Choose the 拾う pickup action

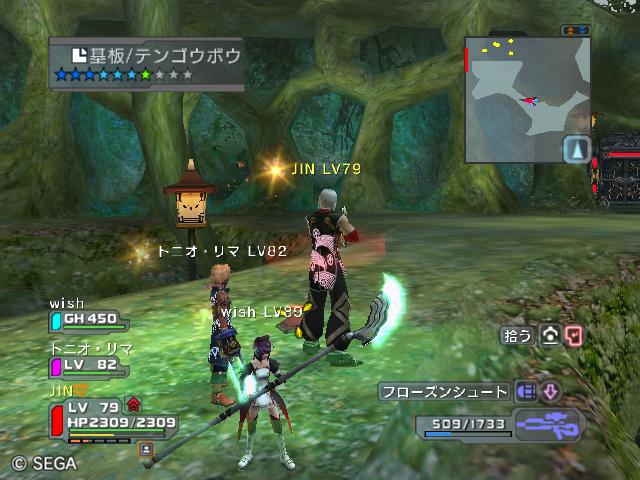pos(518,336)
